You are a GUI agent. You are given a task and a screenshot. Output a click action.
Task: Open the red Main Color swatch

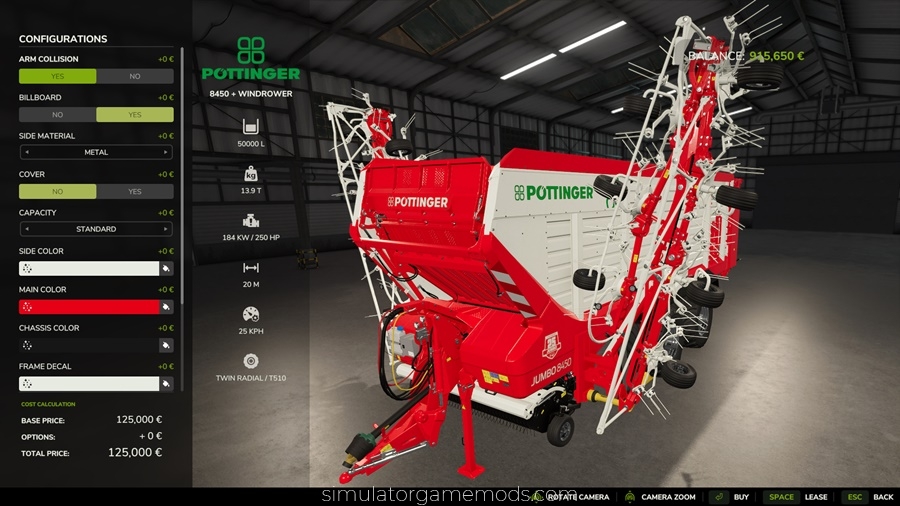point(88,307)
